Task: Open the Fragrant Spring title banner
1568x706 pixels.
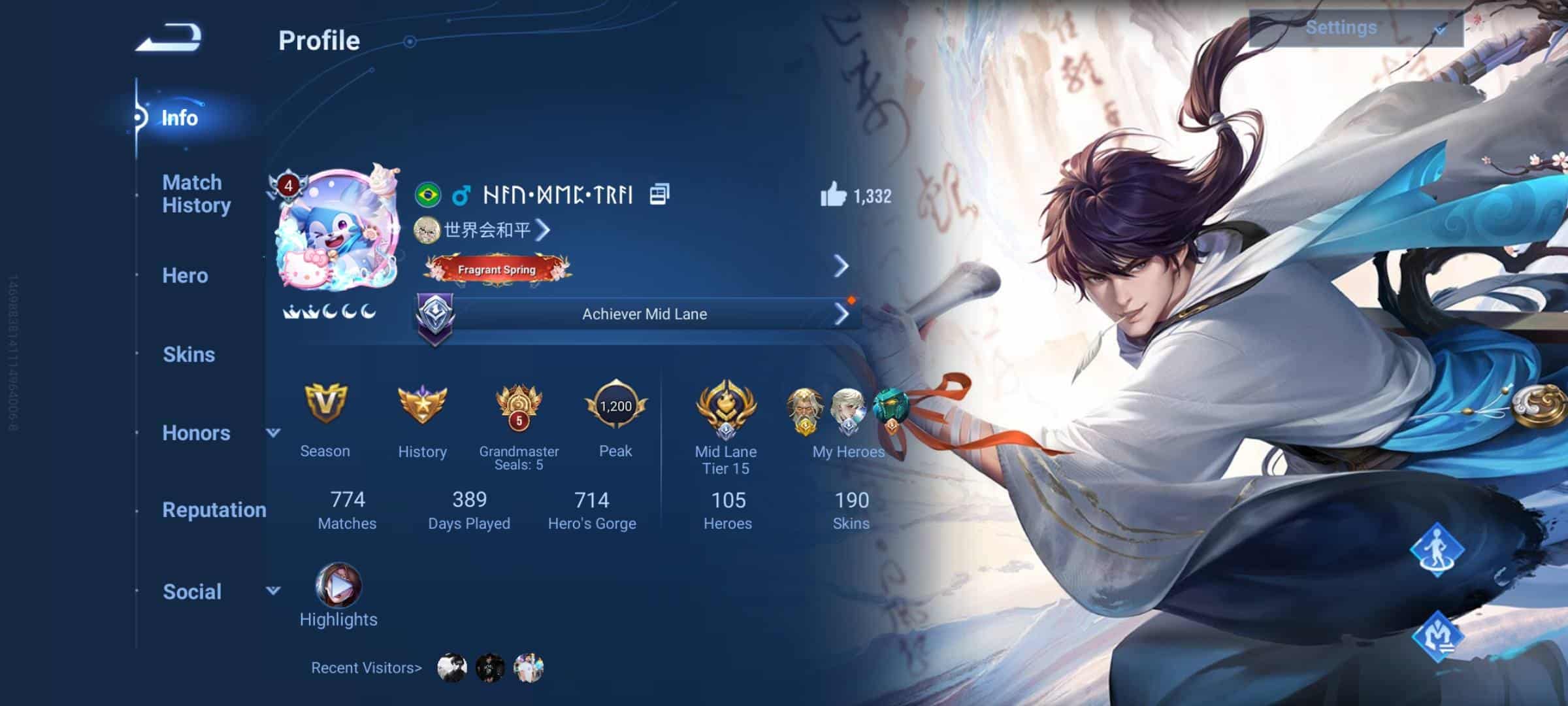Action: [x=497, y=269]
